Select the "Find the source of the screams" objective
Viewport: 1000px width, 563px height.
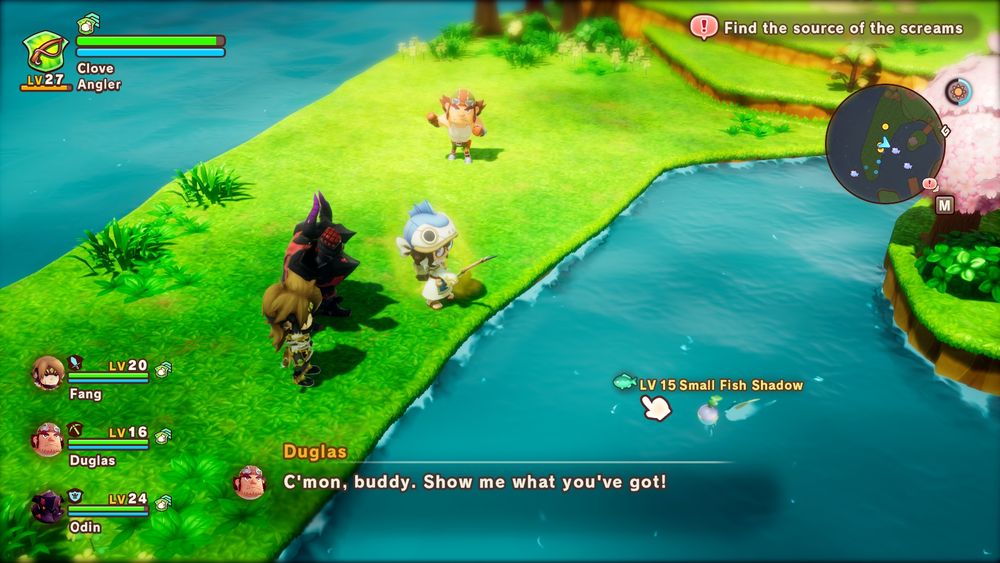842,28
